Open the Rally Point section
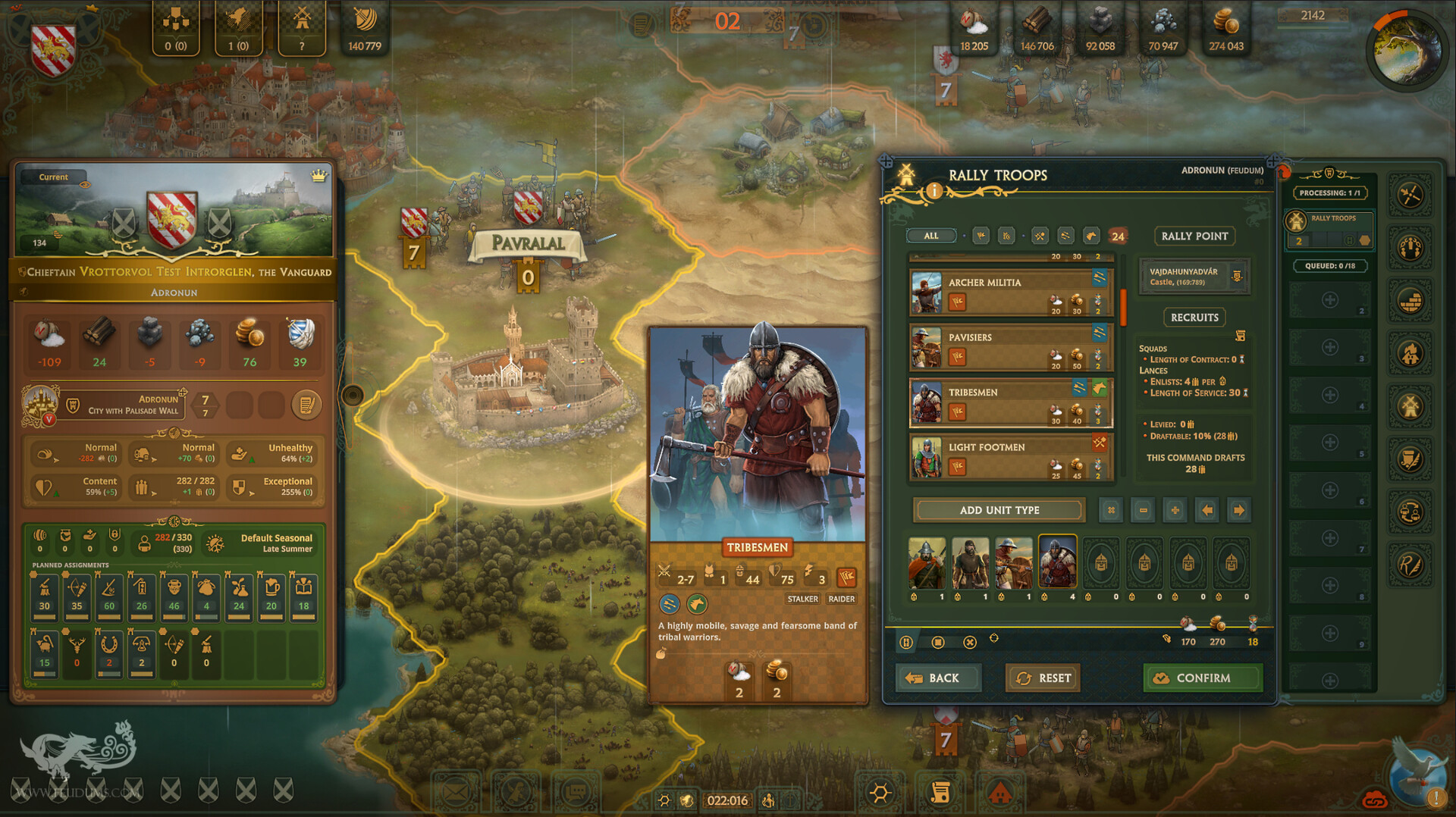Viewport: 1456px width, 817px height. [1194, 236]
